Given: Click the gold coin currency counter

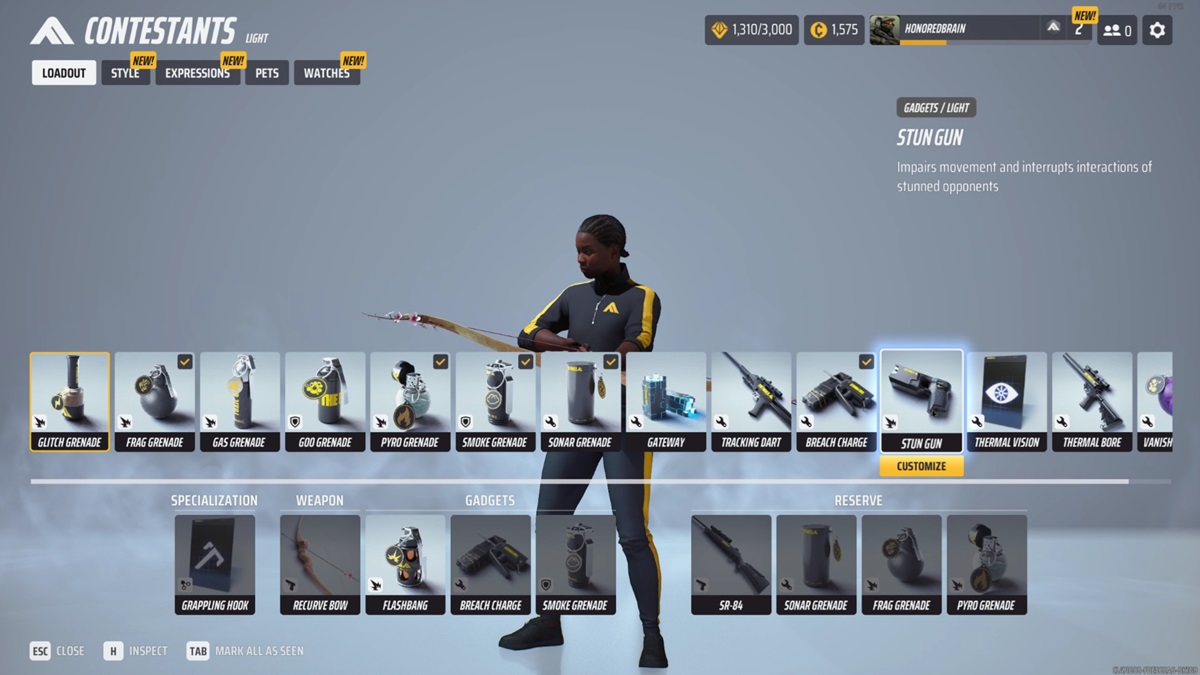Looking at the screenshot, I should [x=832, y=30].
